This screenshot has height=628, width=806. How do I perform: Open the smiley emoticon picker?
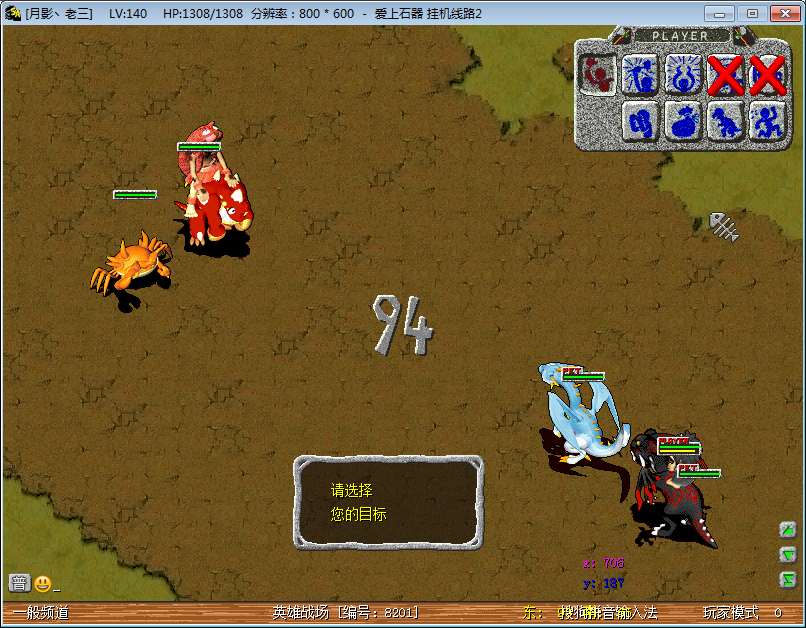42,583
